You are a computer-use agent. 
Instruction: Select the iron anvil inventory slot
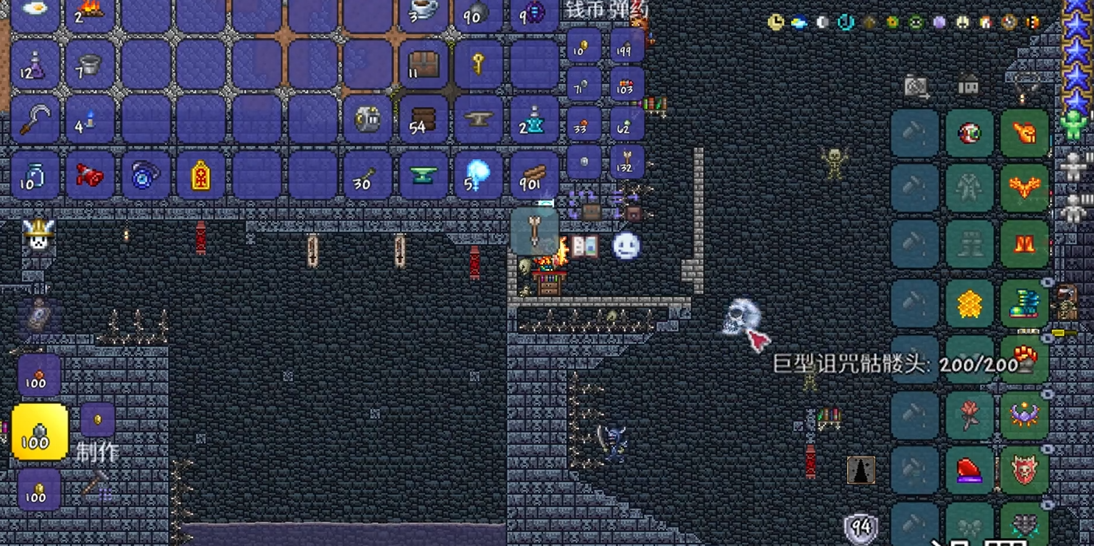(479, 120)
